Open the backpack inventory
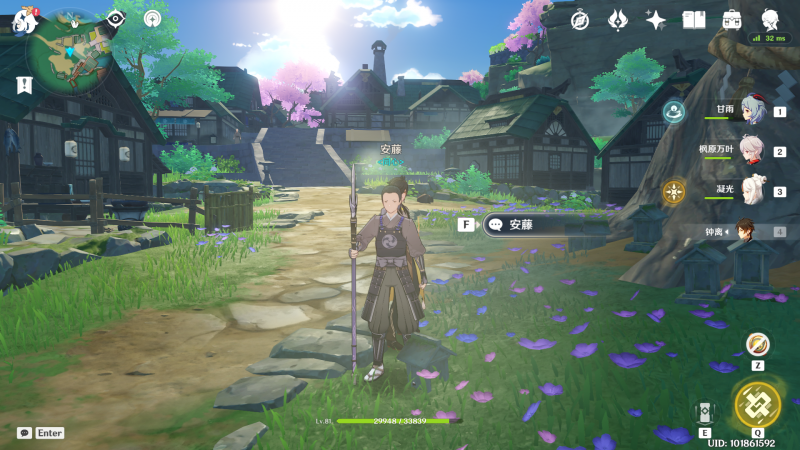The image size is (800, 450). [x=732, y=20]
